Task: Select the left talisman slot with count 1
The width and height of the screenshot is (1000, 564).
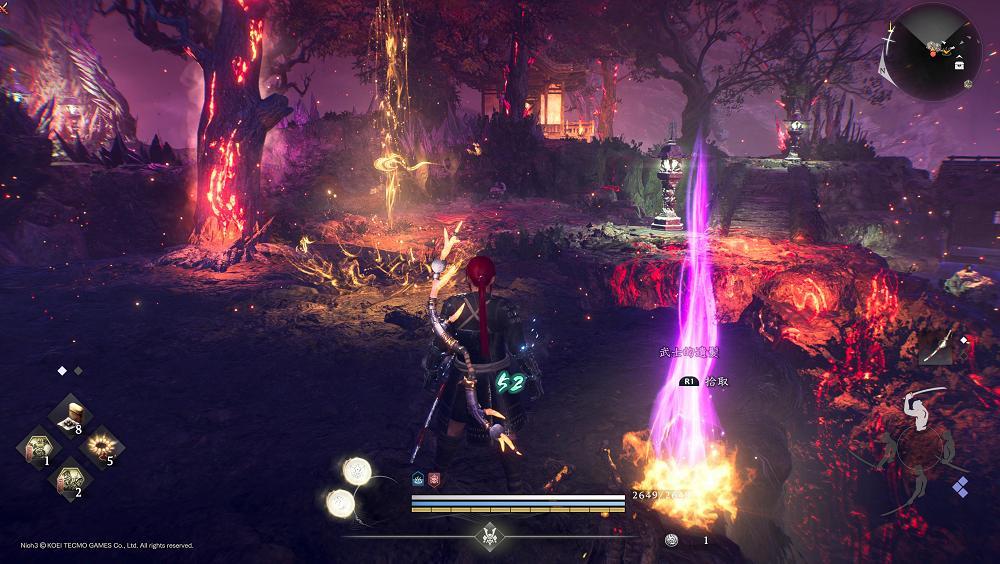Action: (40, 445)
